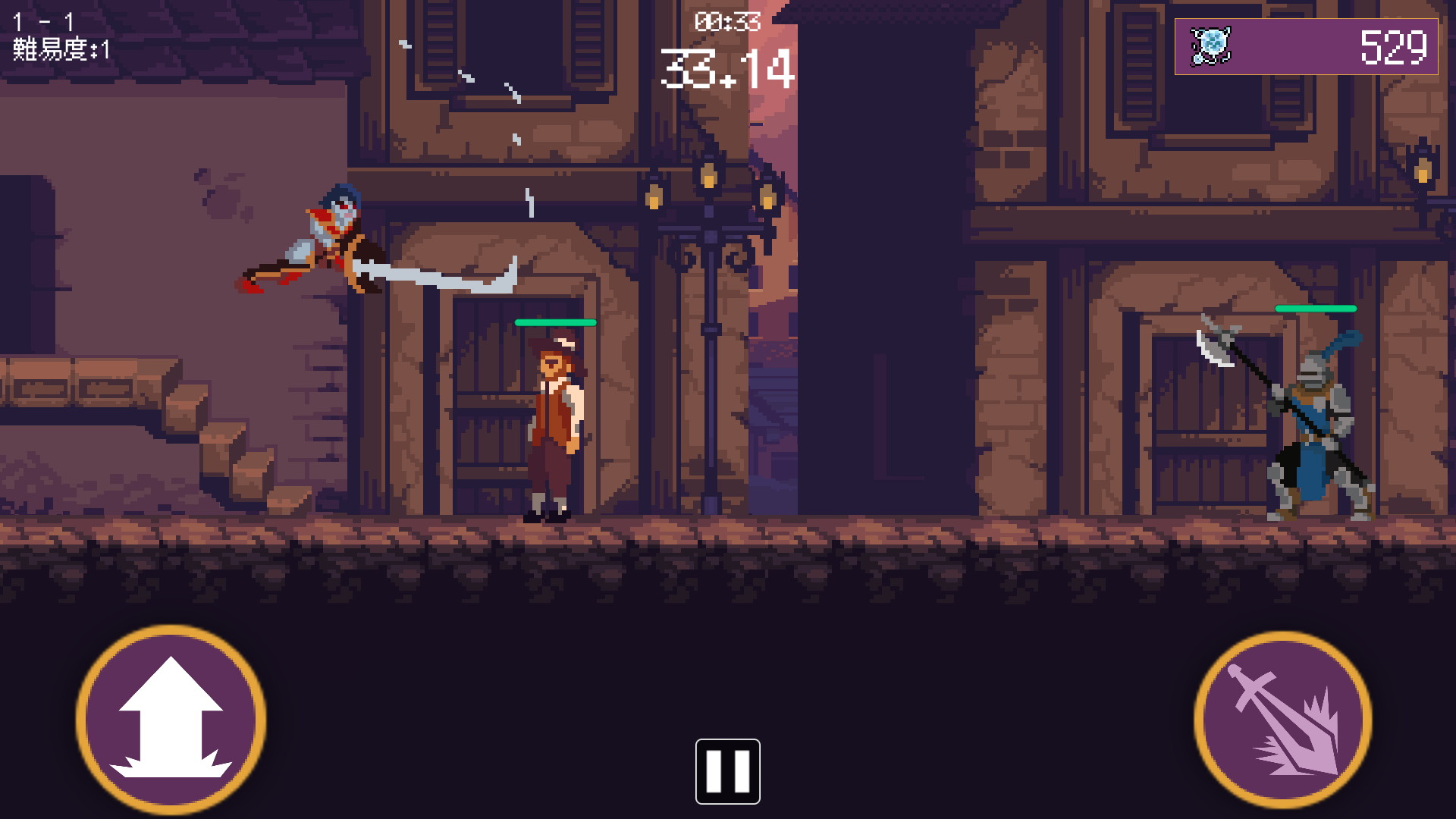This screenshot has width=1456, height=819.
Task: Select the pause icon at bottom center
Action: pos(727,770)
